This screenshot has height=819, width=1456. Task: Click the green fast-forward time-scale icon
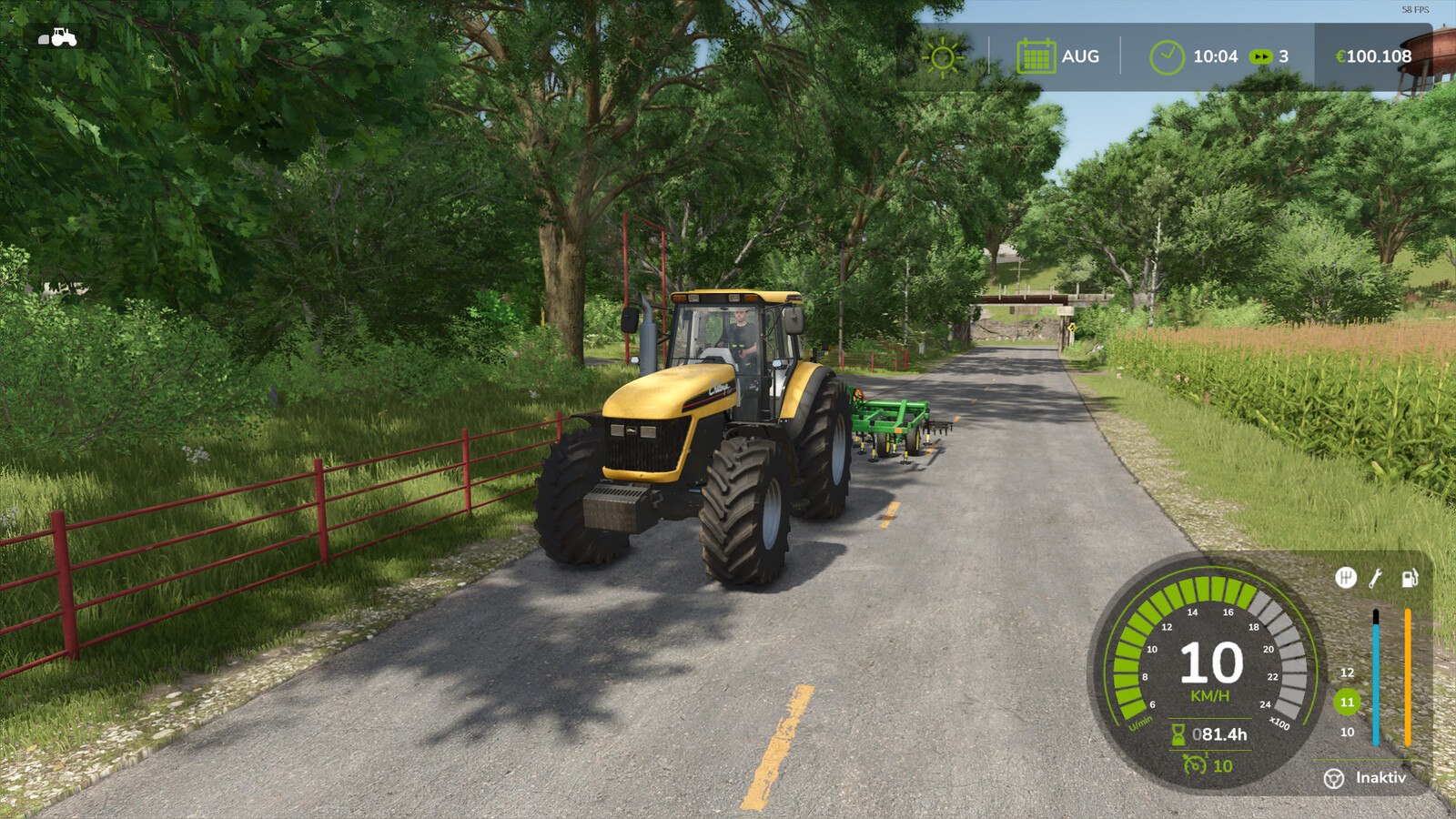[x=1260, y=56]
